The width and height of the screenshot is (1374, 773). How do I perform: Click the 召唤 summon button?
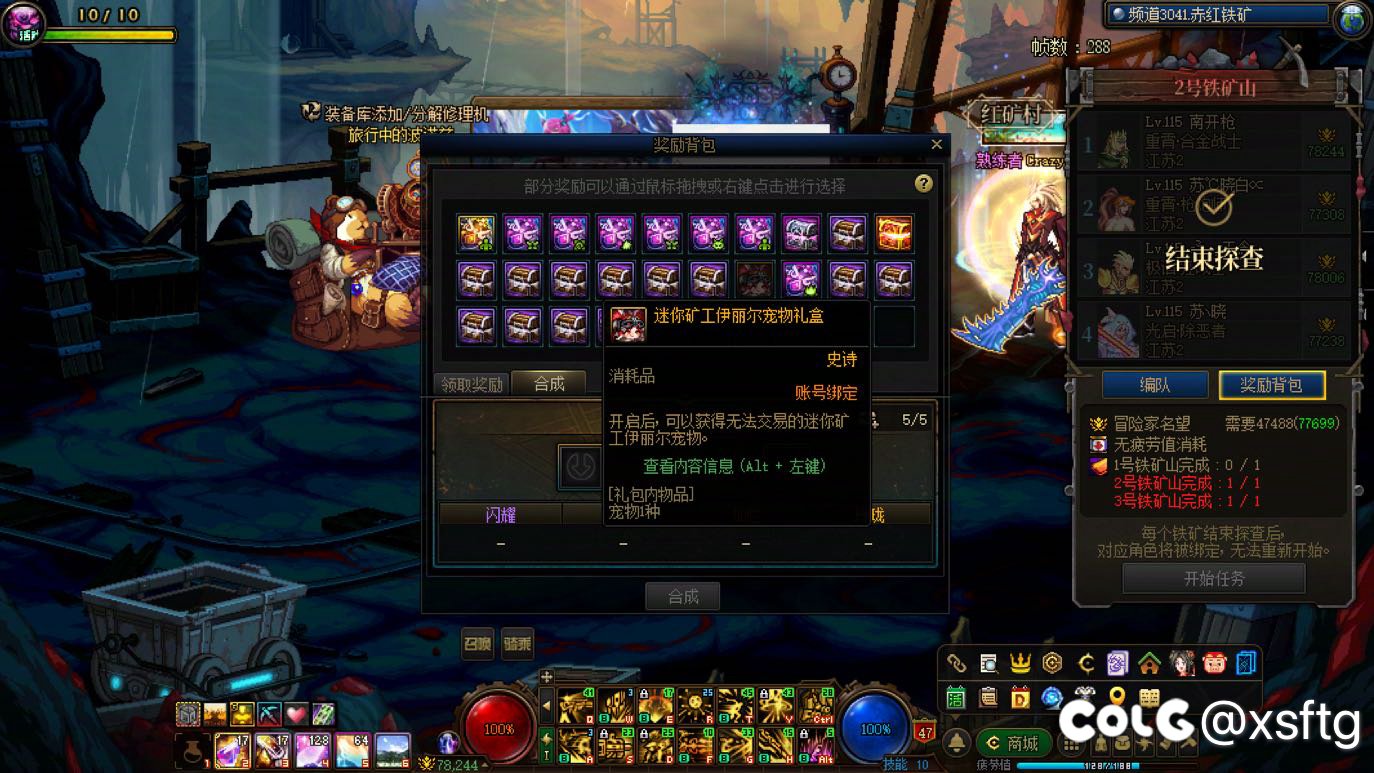477,644
